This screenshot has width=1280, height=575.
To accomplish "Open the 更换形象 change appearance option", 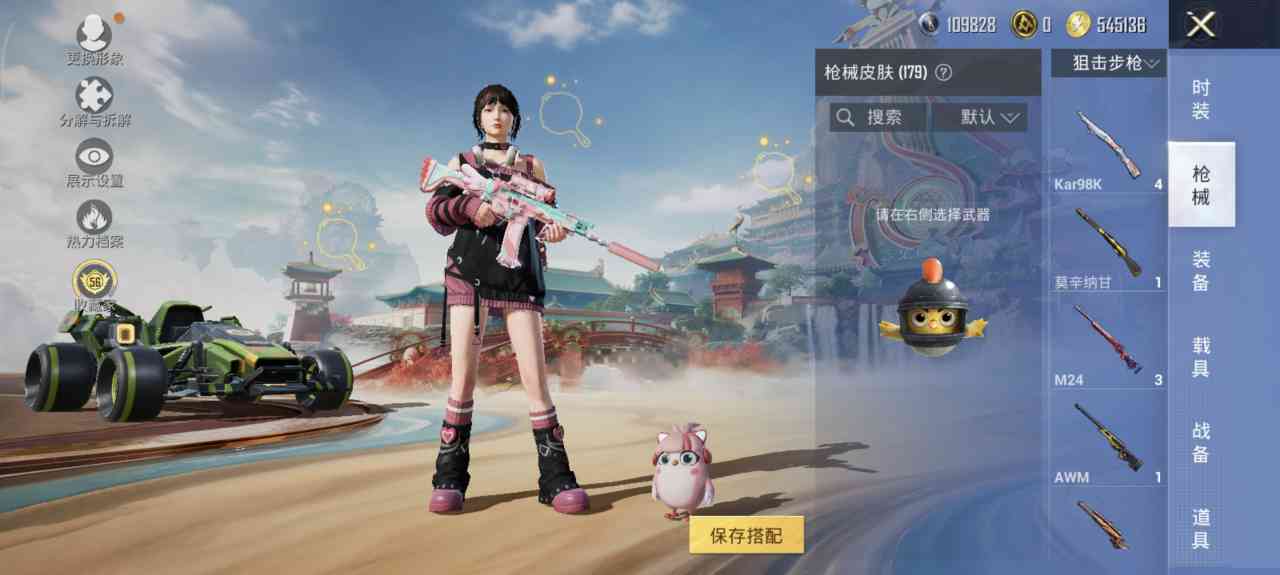I will tap(95, 36).
